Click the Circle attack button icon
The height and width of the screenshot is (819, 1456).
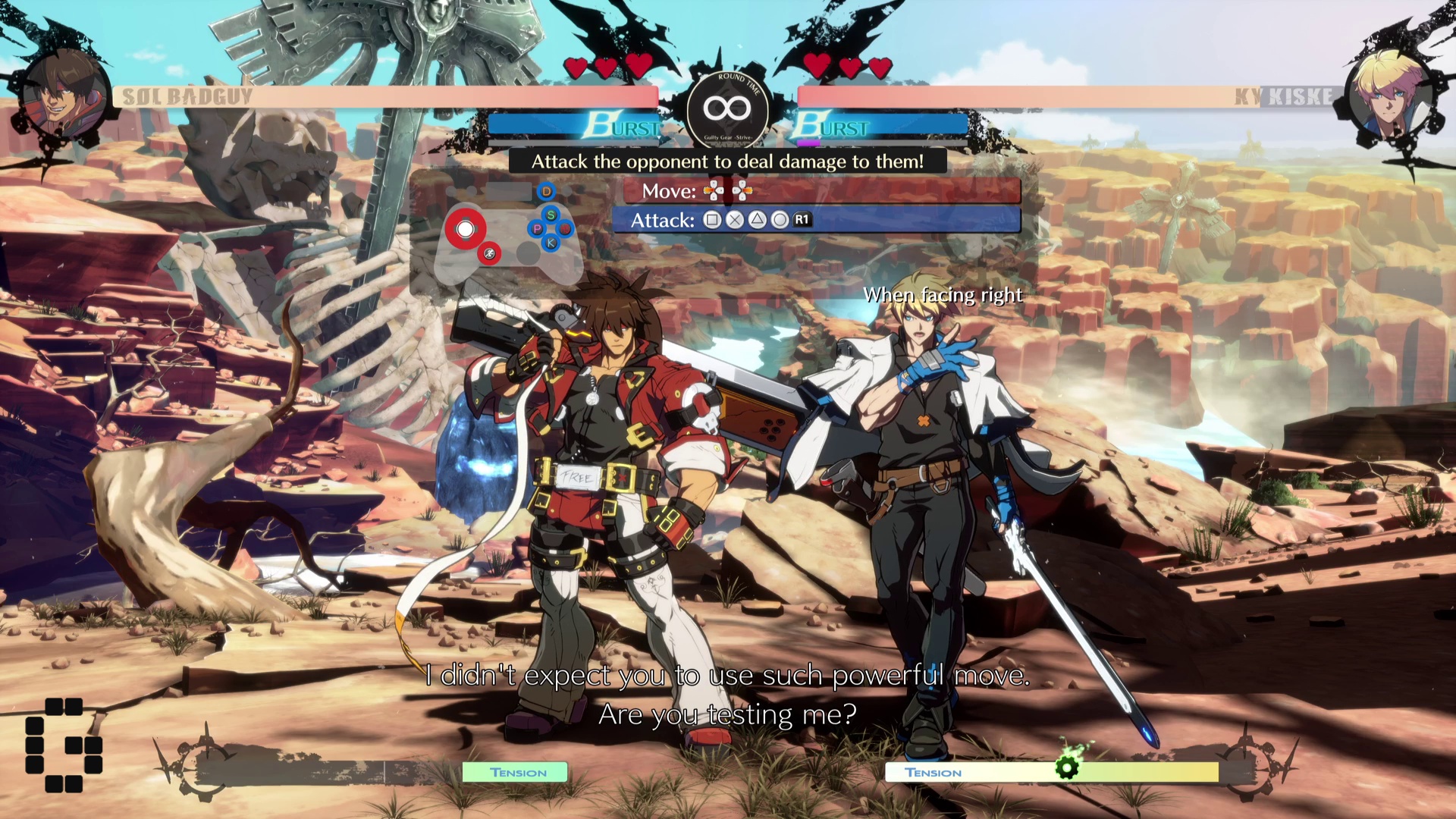click(x=780, y=220)
